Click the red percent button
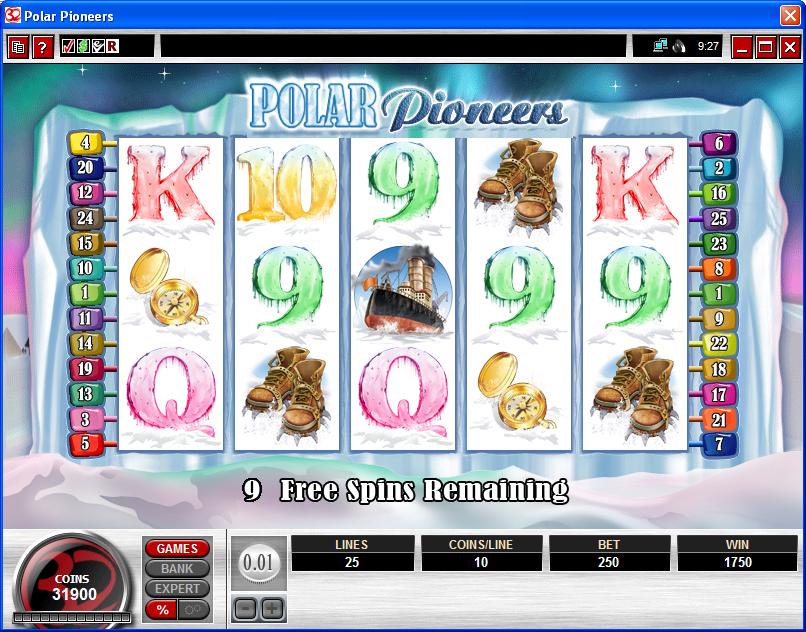This screenshot has height=632, width=806. (x=160, y=609)
